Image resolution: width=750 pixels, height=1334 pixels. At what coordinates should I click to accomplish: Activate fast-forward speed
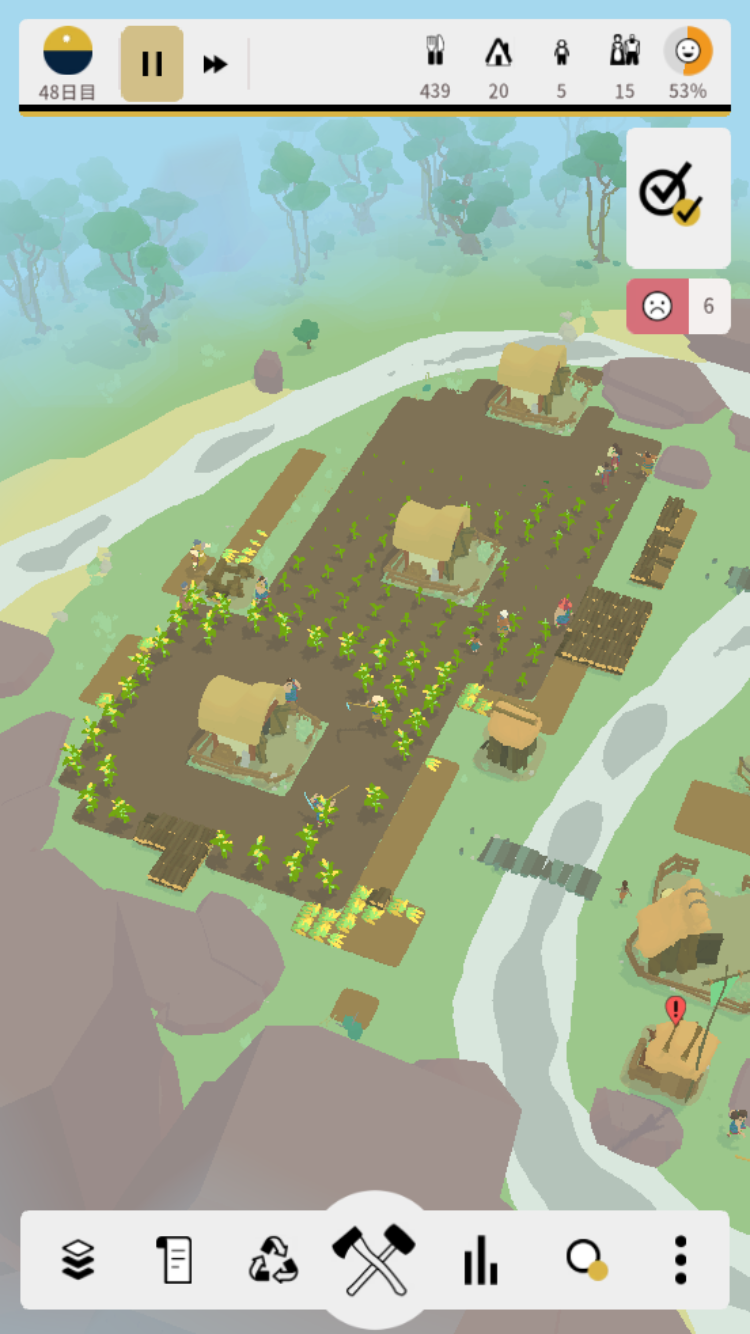pyautogui.click(x=215, y=64)
